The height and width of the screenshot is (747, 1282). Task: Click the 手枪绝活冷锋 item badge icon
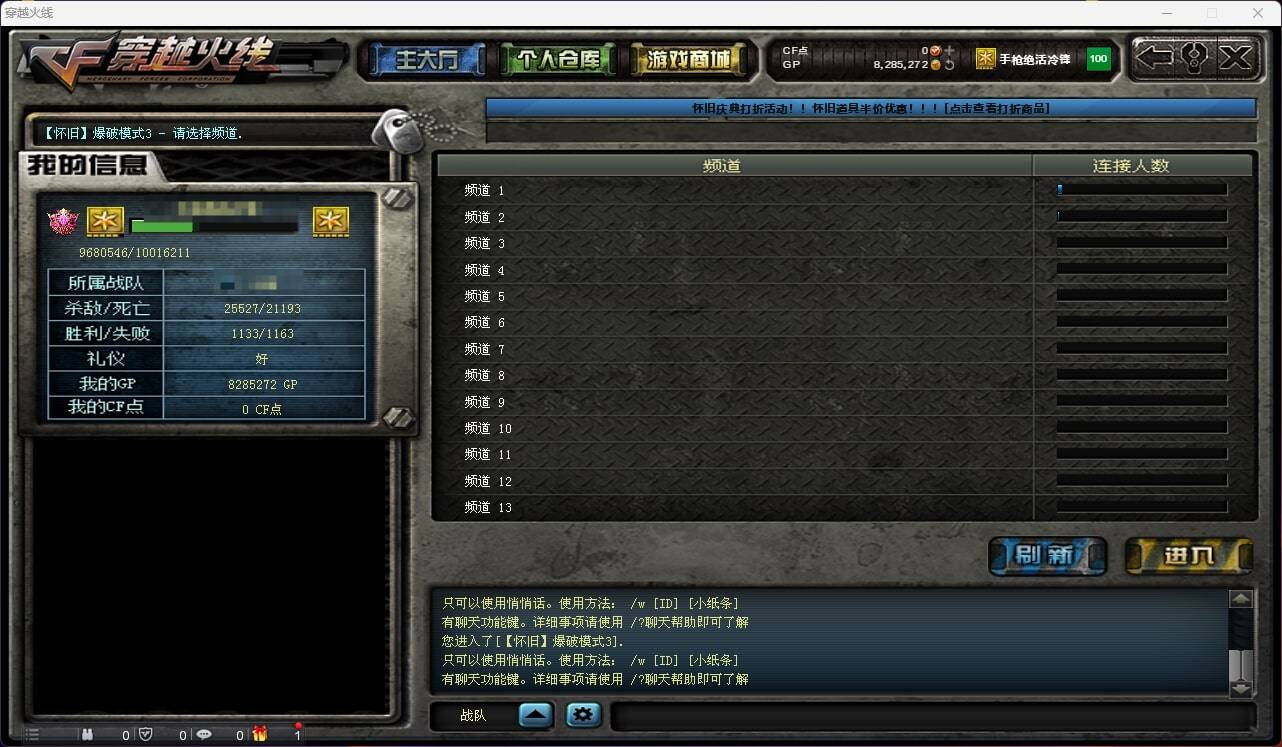coord(984,59)
